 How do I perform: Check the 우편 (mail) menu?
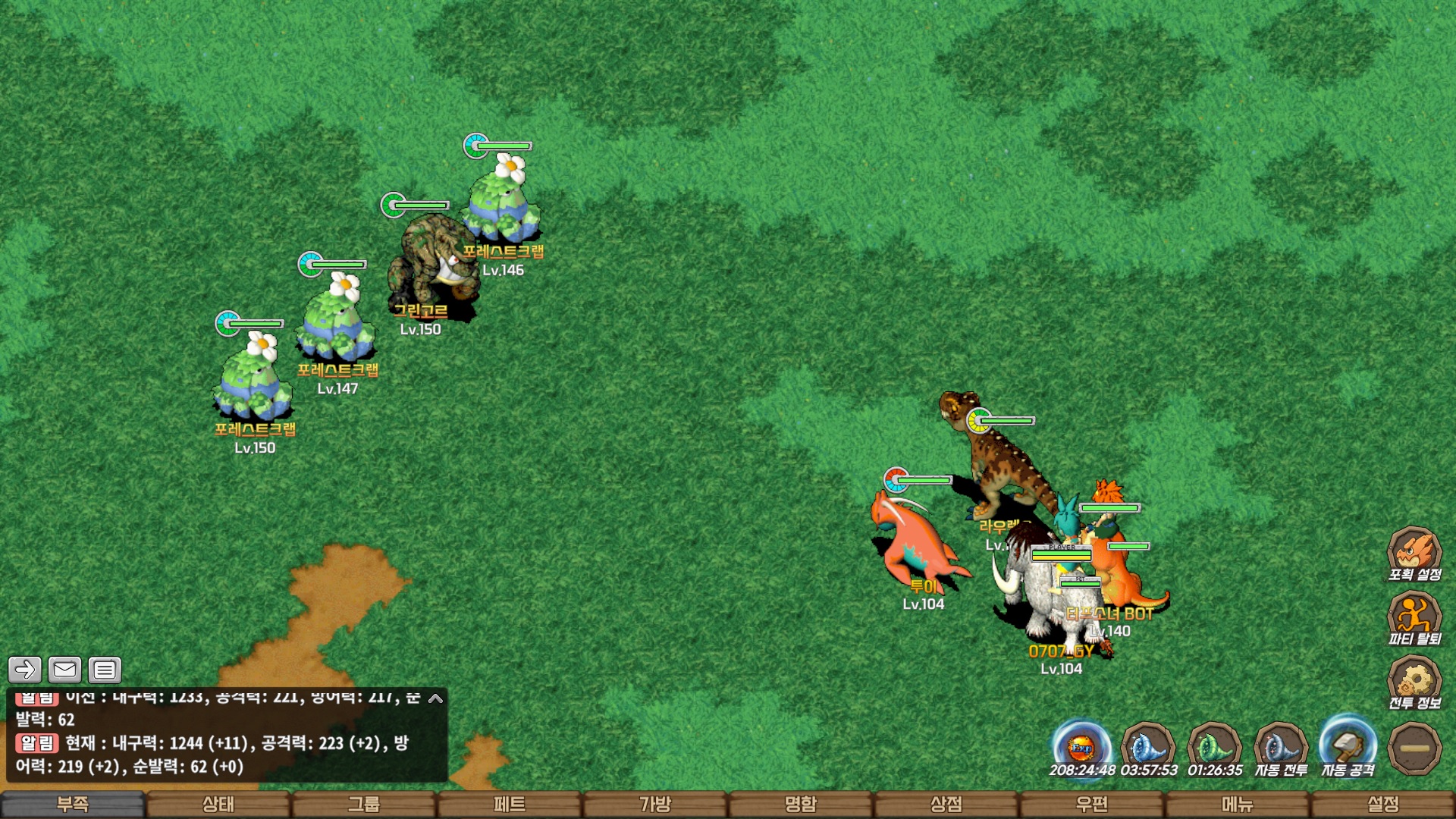pos(1092,804)
